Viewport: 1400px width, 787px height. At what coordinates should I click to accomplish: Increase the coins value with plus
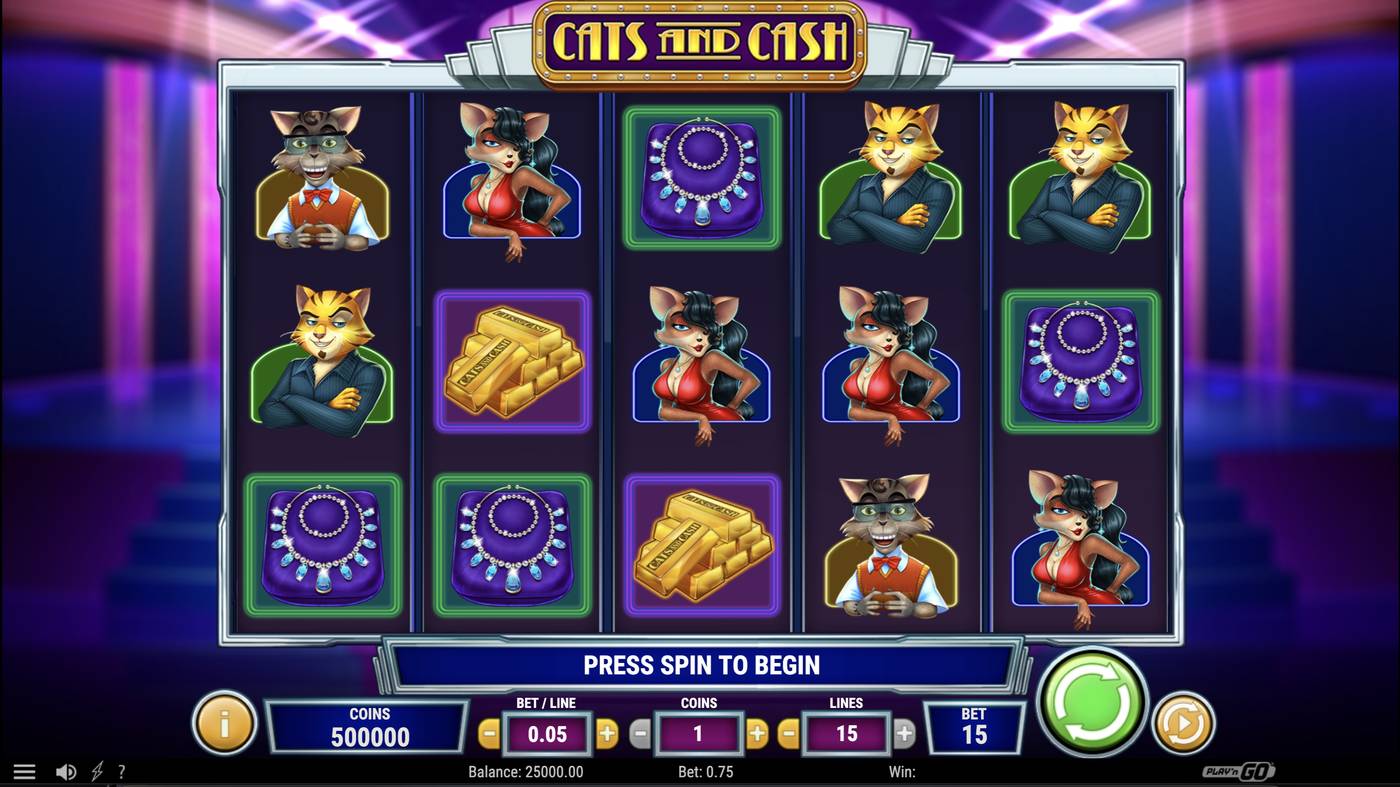pos(755,733)
